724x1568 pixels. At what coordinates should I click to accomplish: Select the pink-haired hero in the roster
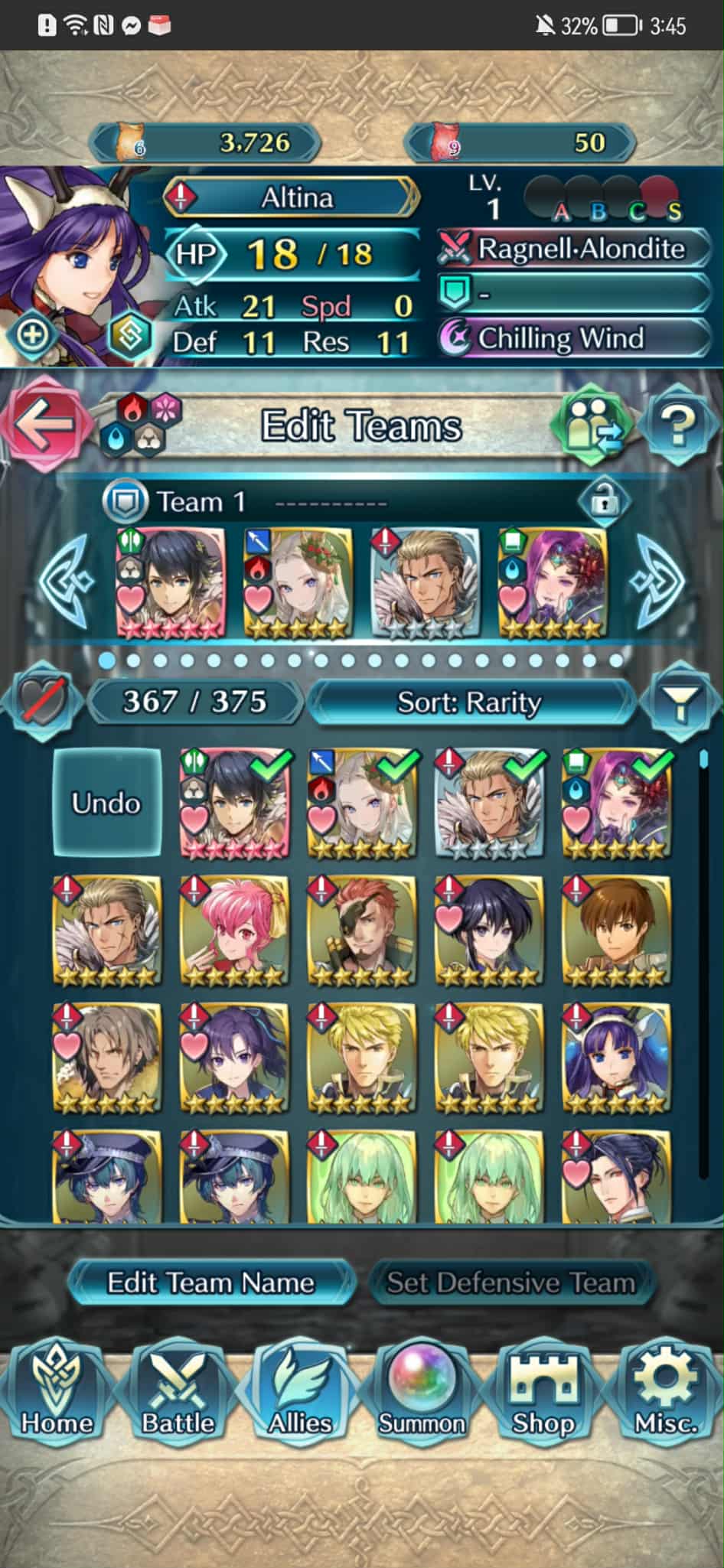click(x=234, y=930)
